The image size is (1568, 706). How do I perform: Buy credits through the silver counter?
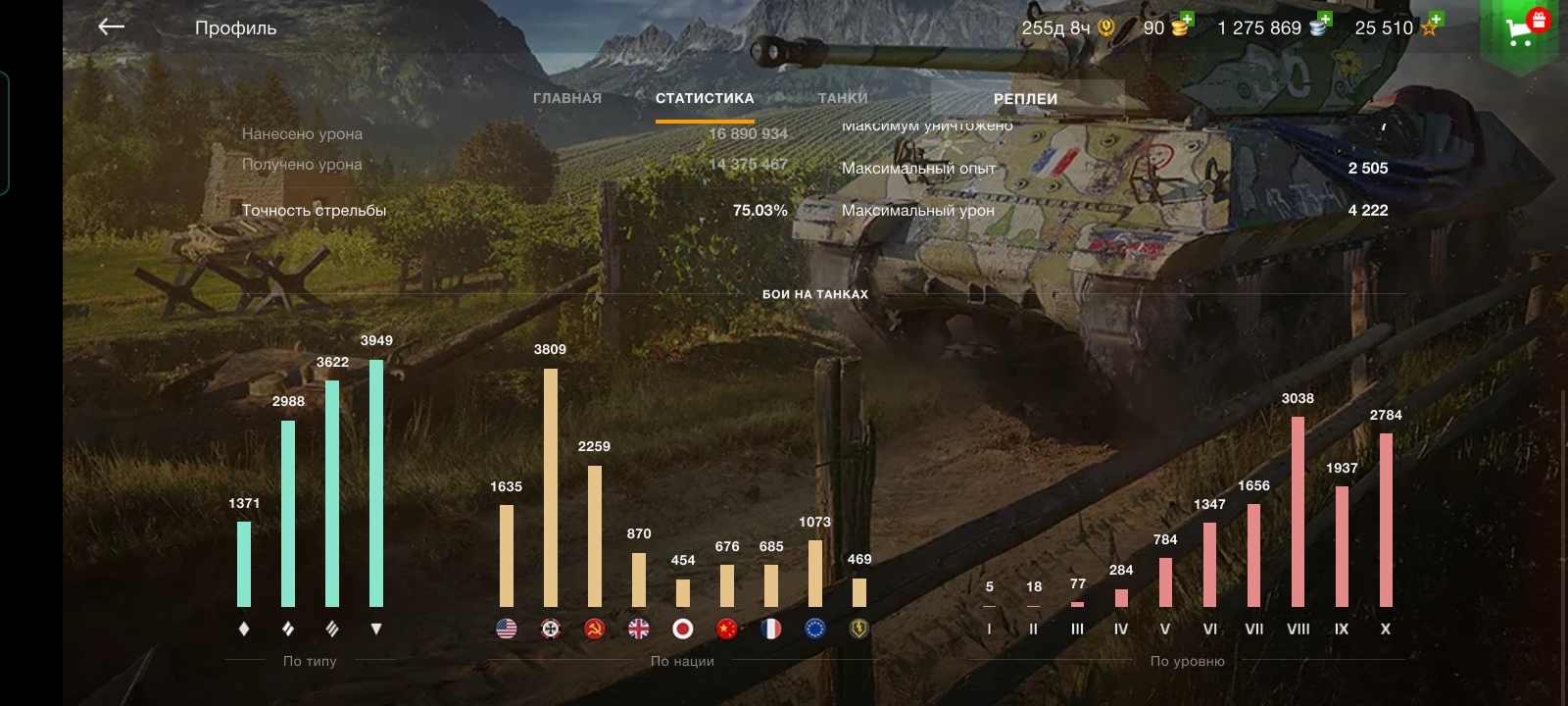tap(1273, 27)
